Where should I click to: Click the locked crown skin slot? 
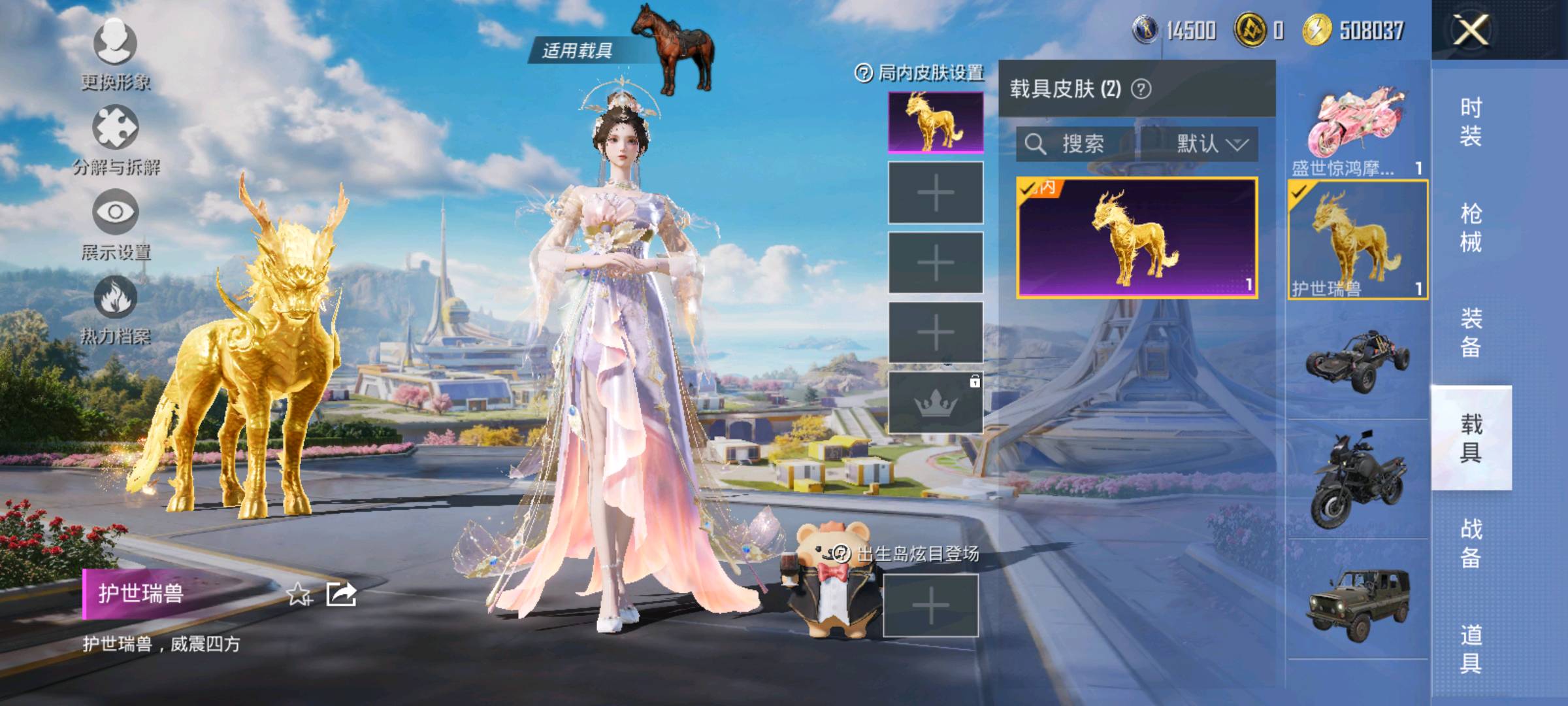936,403
